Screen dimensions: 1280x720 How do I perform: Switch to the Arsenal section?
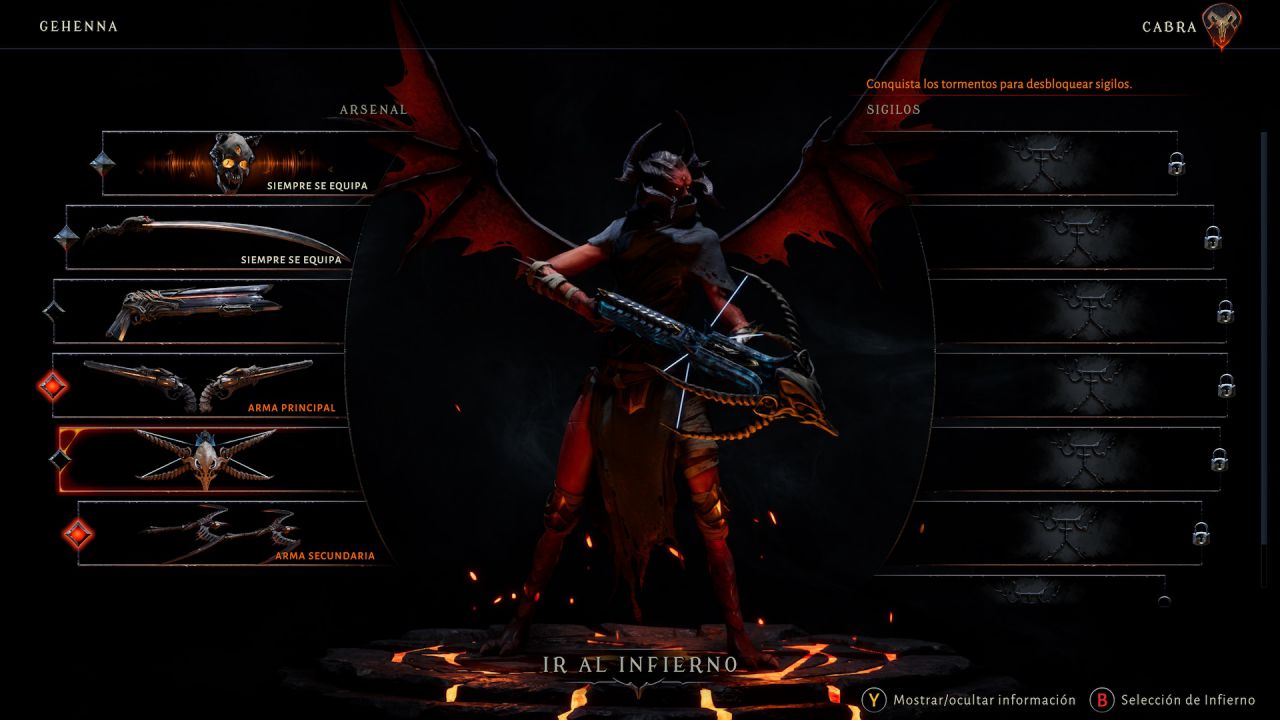(x=372, y=110)
